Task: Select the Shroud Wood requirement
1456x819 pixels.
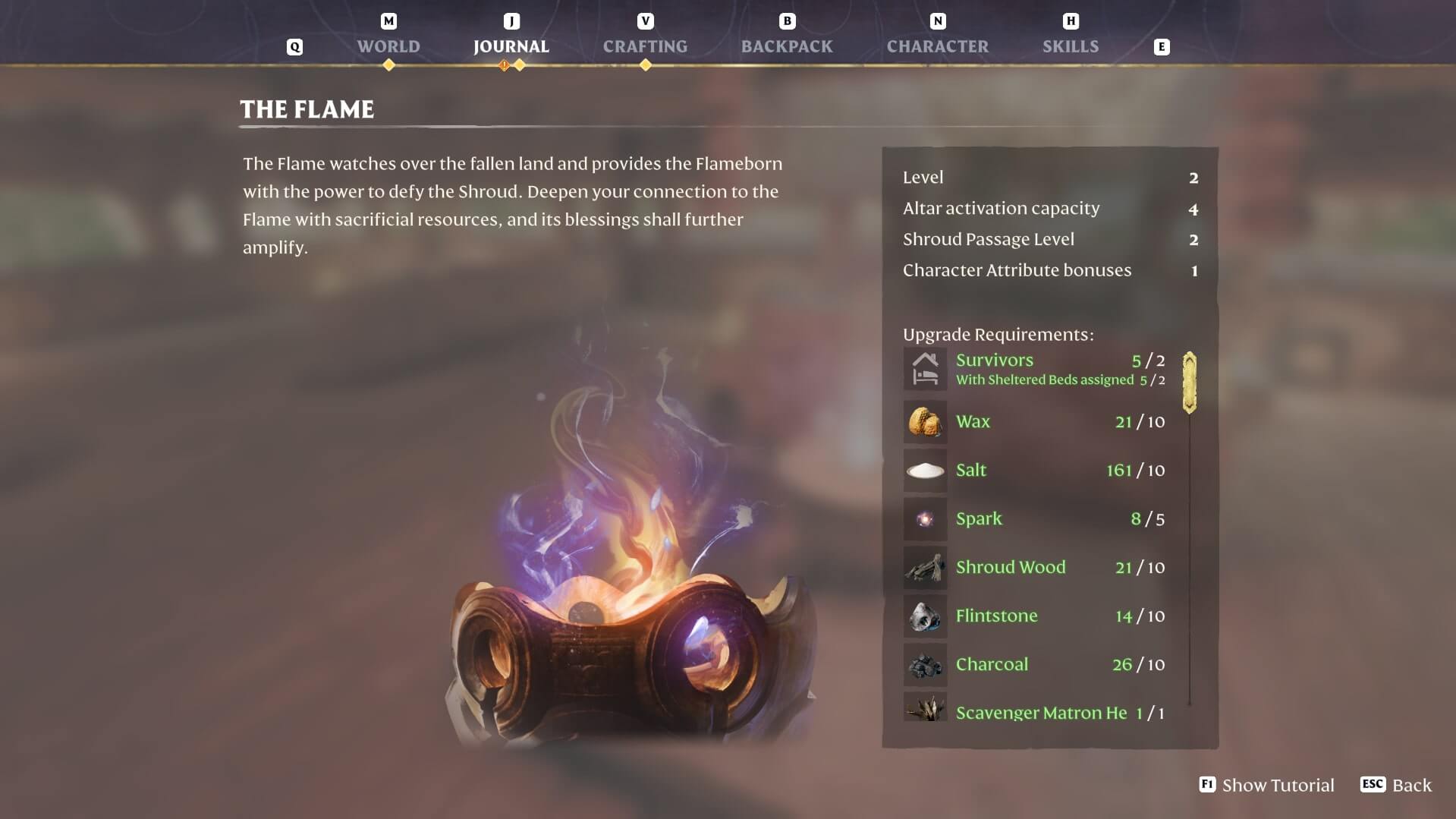Action: click(1035, 568)
